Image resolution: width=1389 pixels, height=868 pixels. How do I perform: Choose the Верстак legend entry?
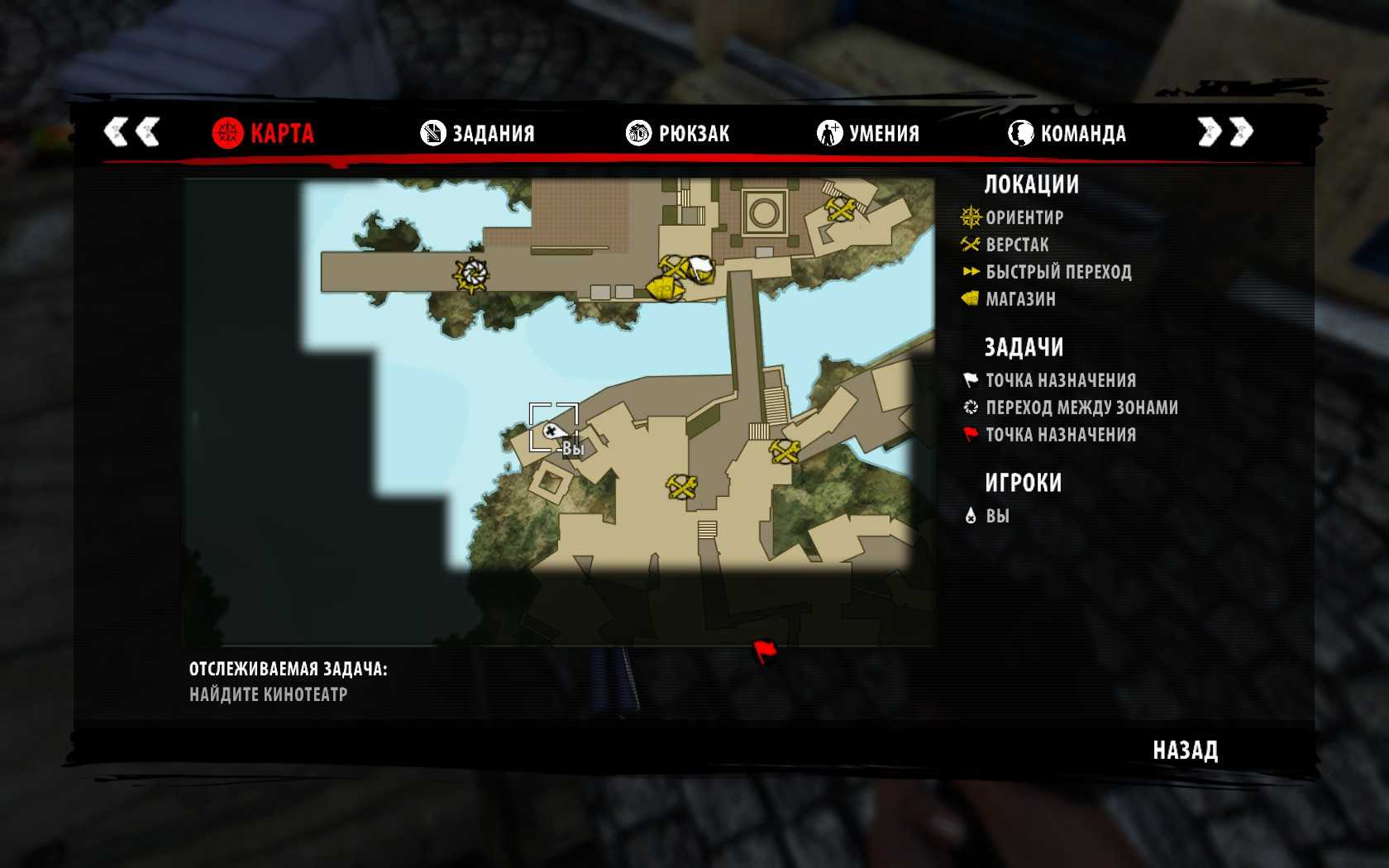coord(1016,245)
